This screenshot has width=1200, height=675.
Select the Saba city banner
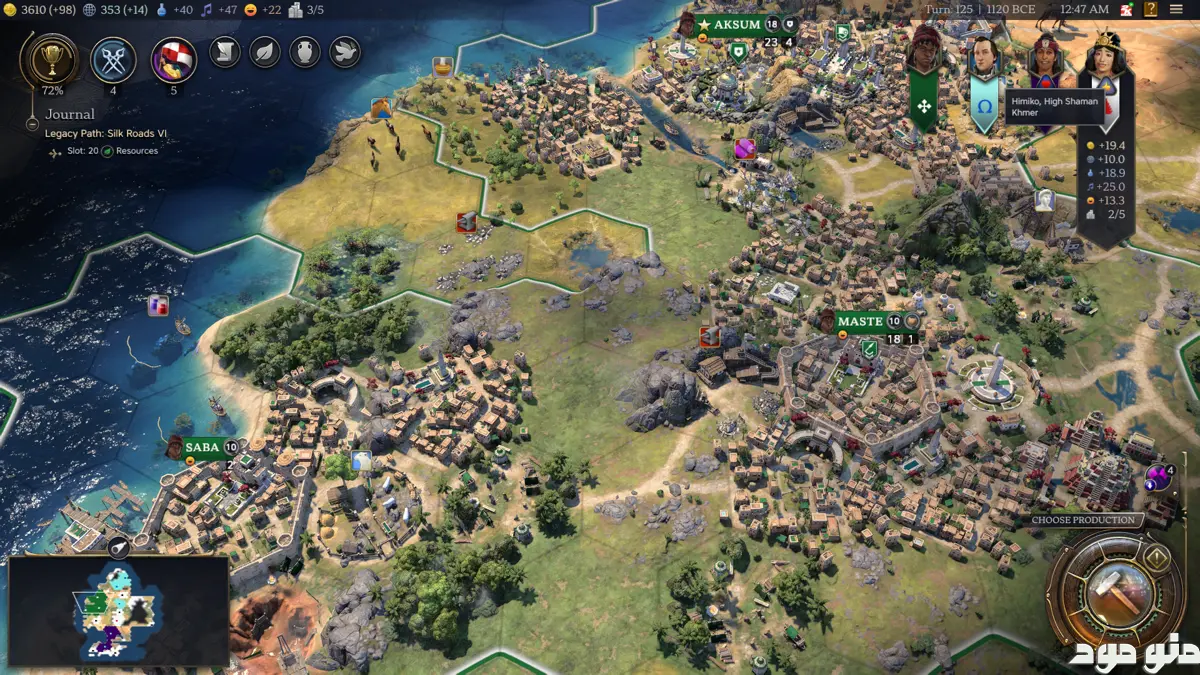click(201, 447)
